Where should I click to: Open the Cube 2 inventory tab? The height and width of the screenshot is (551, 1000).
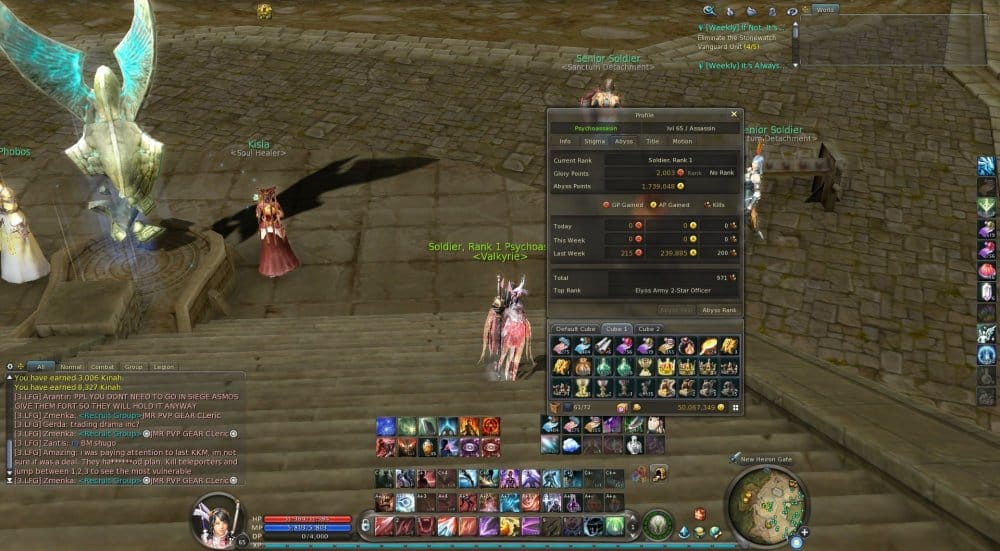[649, 328]
